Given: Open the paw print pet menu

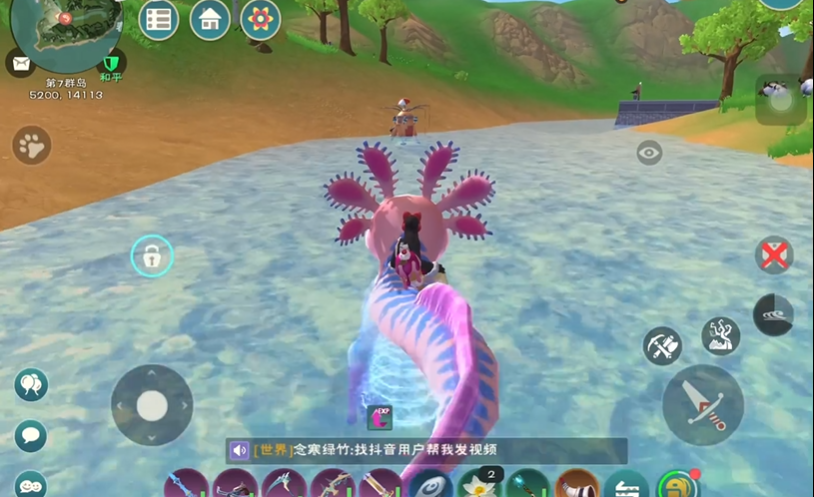Looking at the screenshot, I should [32, 146].
